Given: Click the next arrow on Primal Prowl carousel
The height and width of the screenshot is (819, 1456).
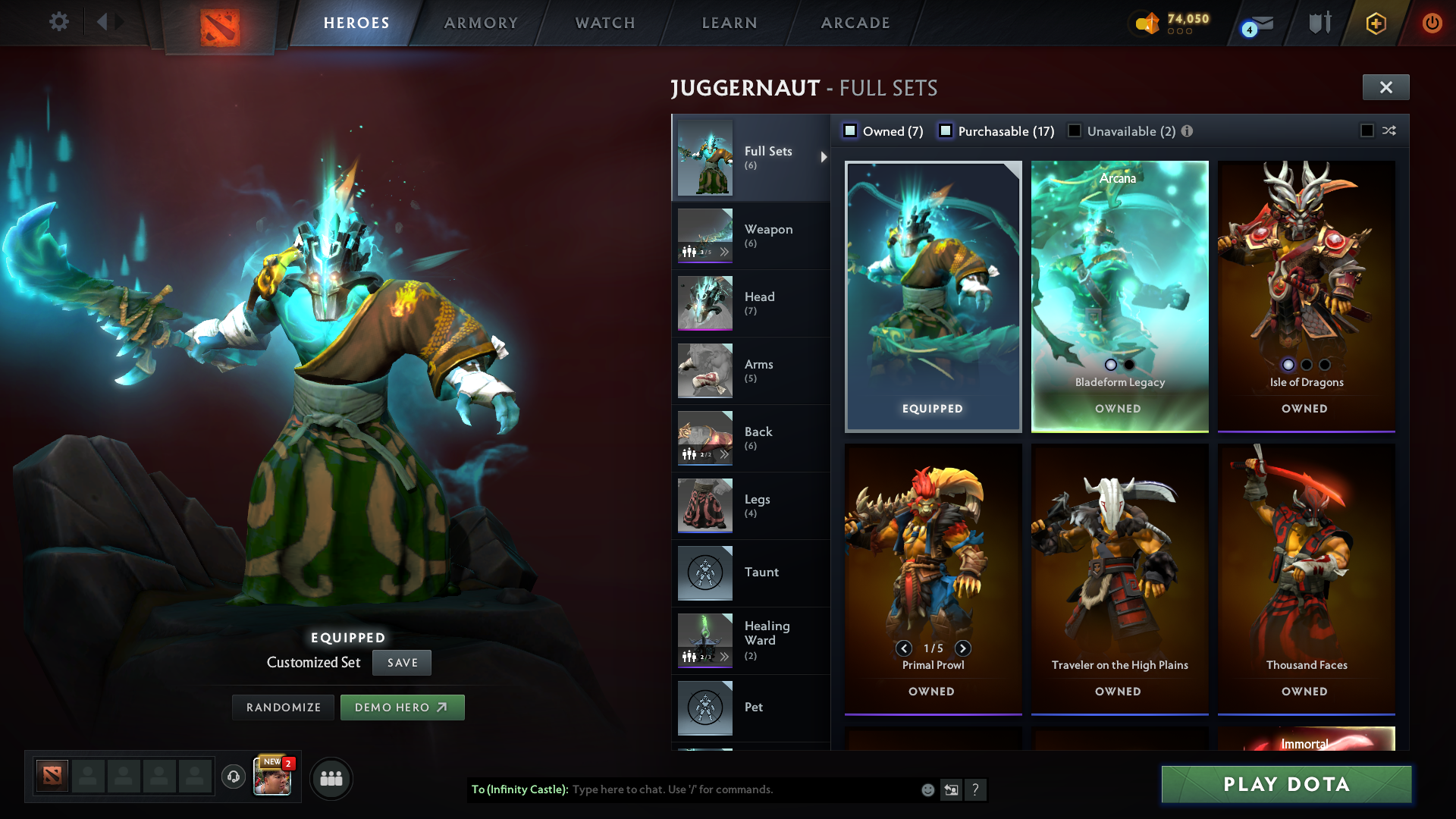Looking at the screenshot, I should pos(964,649).
